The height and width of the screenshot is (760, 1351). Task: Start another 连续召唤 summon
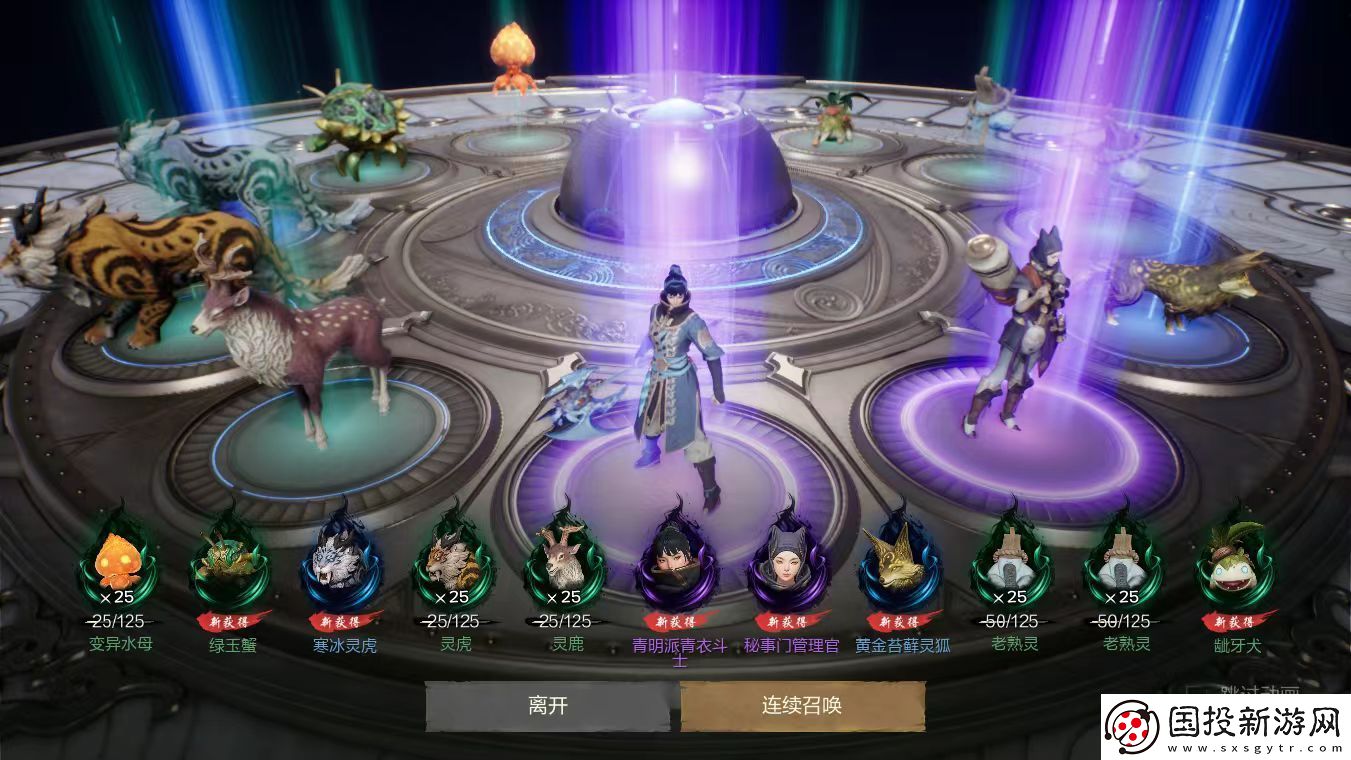802,706
